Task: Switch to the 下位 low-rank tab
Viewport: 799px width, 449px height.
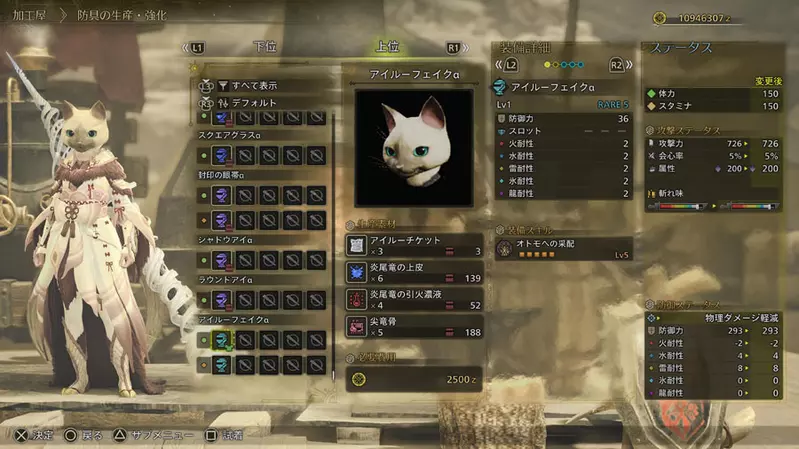Action: click(265, 47)
